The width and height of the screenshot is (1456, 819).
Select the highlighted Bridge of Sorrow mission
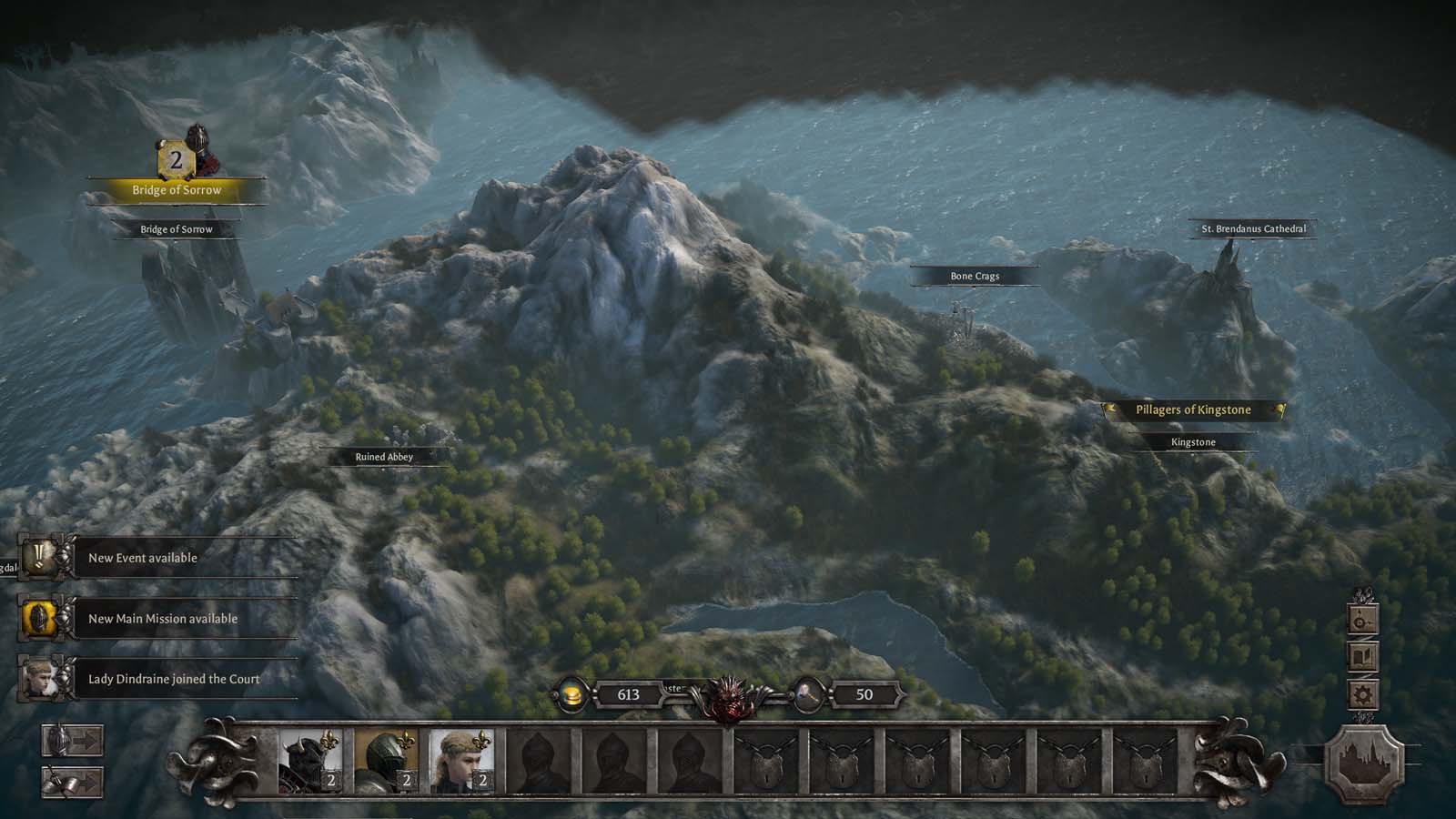click(x=177, y=189)
